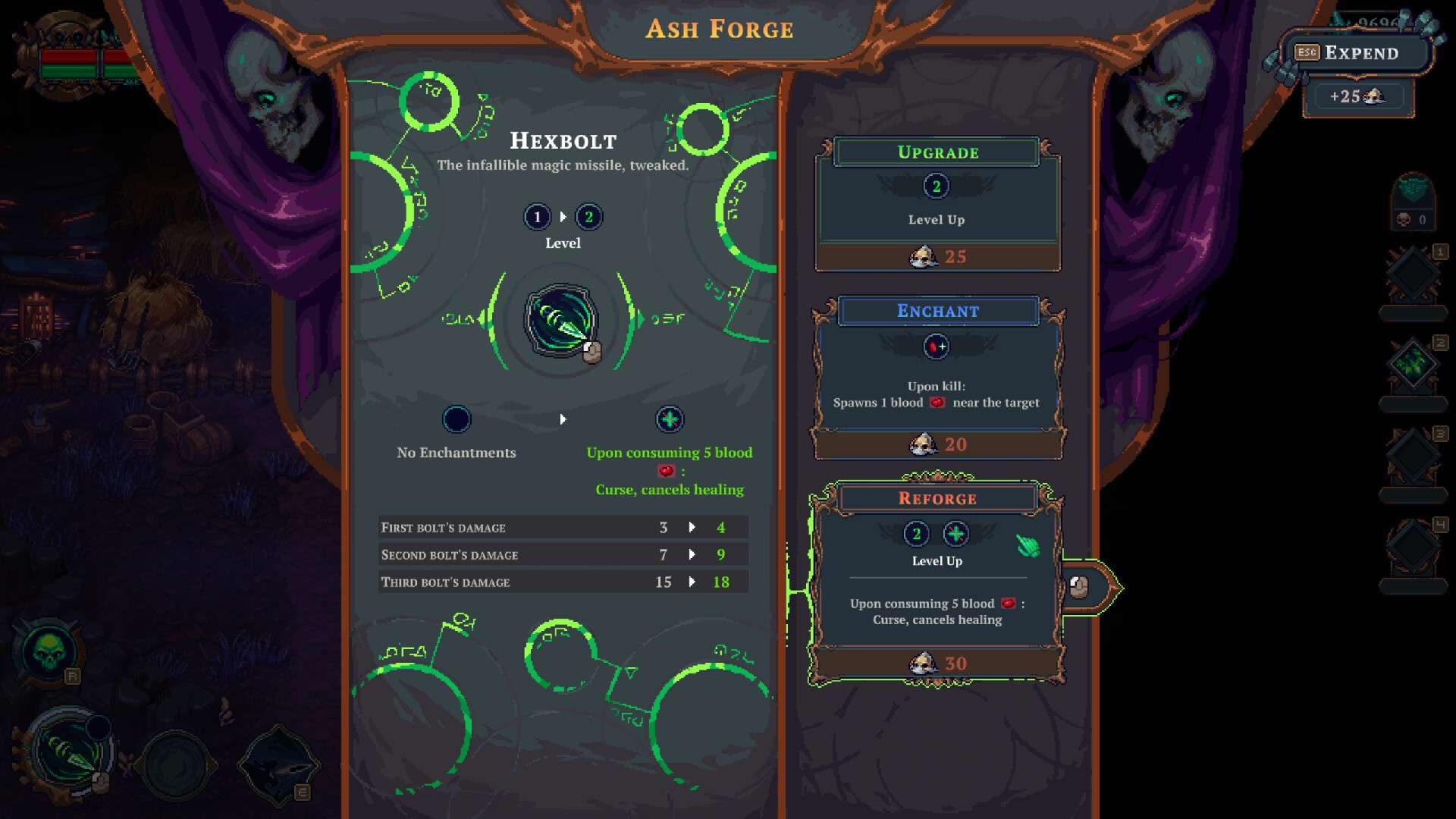Activate the green skull ability icon
The image size is (1456, 819).
(49, 652)
